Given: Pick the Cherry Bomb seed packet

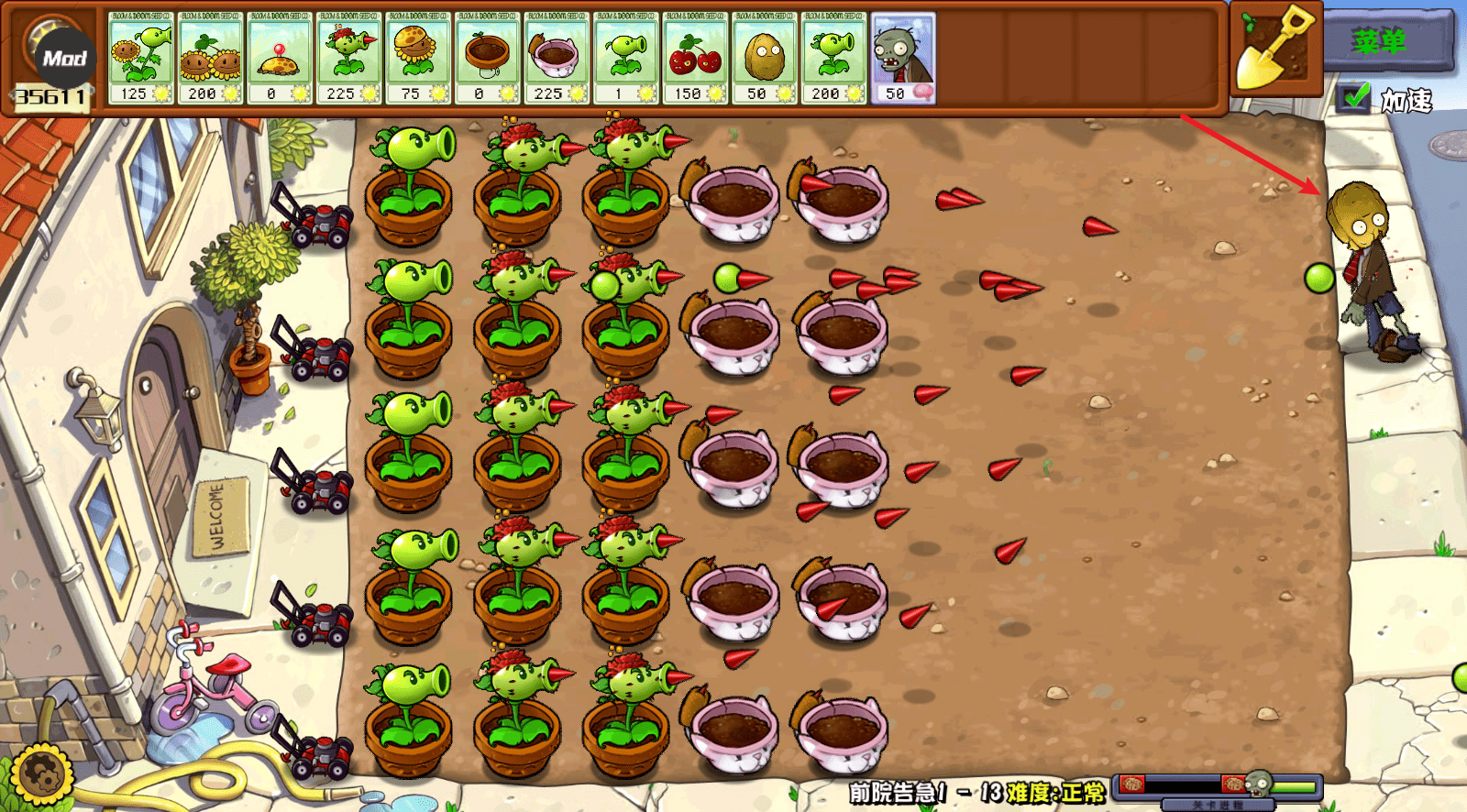Looking at the screenshot, I should pyautogui.click(x=695, y=58).
